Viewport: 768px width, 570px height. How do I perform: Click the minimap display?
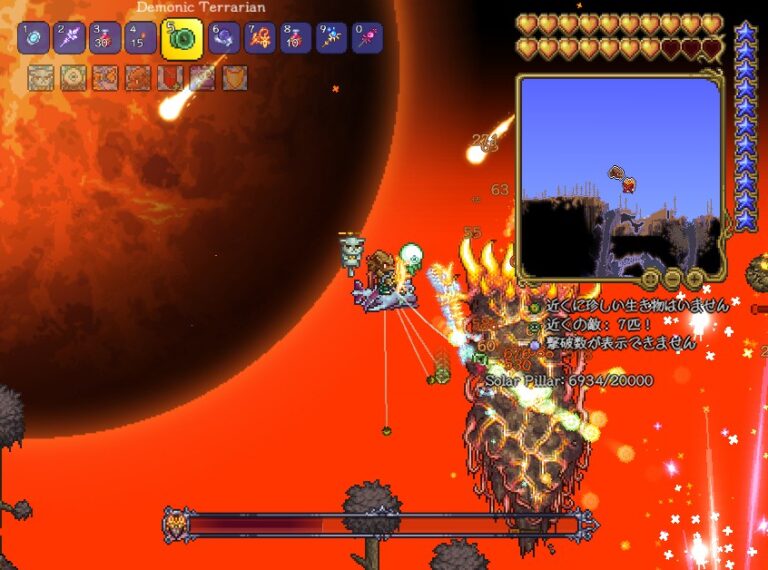pyautogui.click(x=619, y=176)
